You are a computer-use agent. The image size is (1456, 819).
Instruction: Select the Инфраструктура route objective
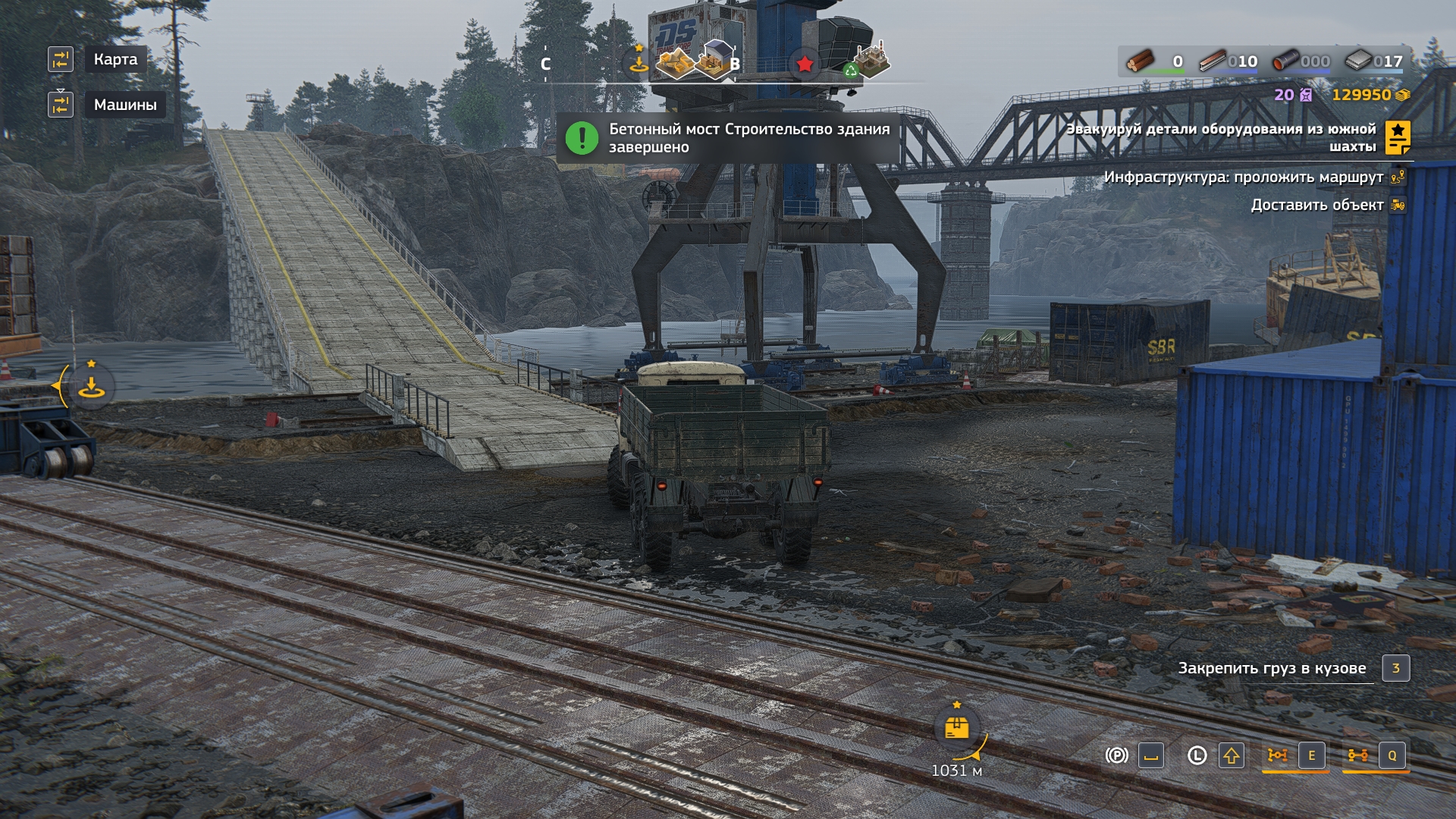pos(1244,177)
